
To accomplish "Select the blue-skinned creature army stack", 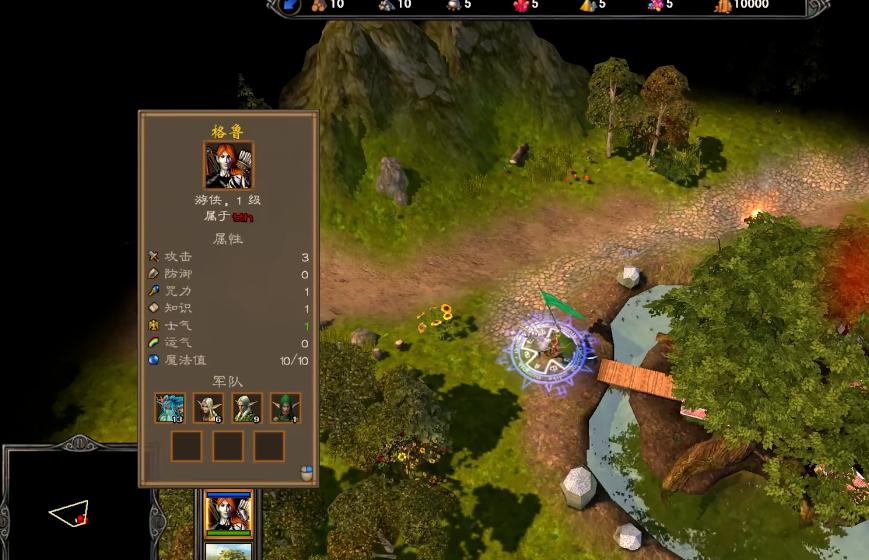I will point(170,407).
